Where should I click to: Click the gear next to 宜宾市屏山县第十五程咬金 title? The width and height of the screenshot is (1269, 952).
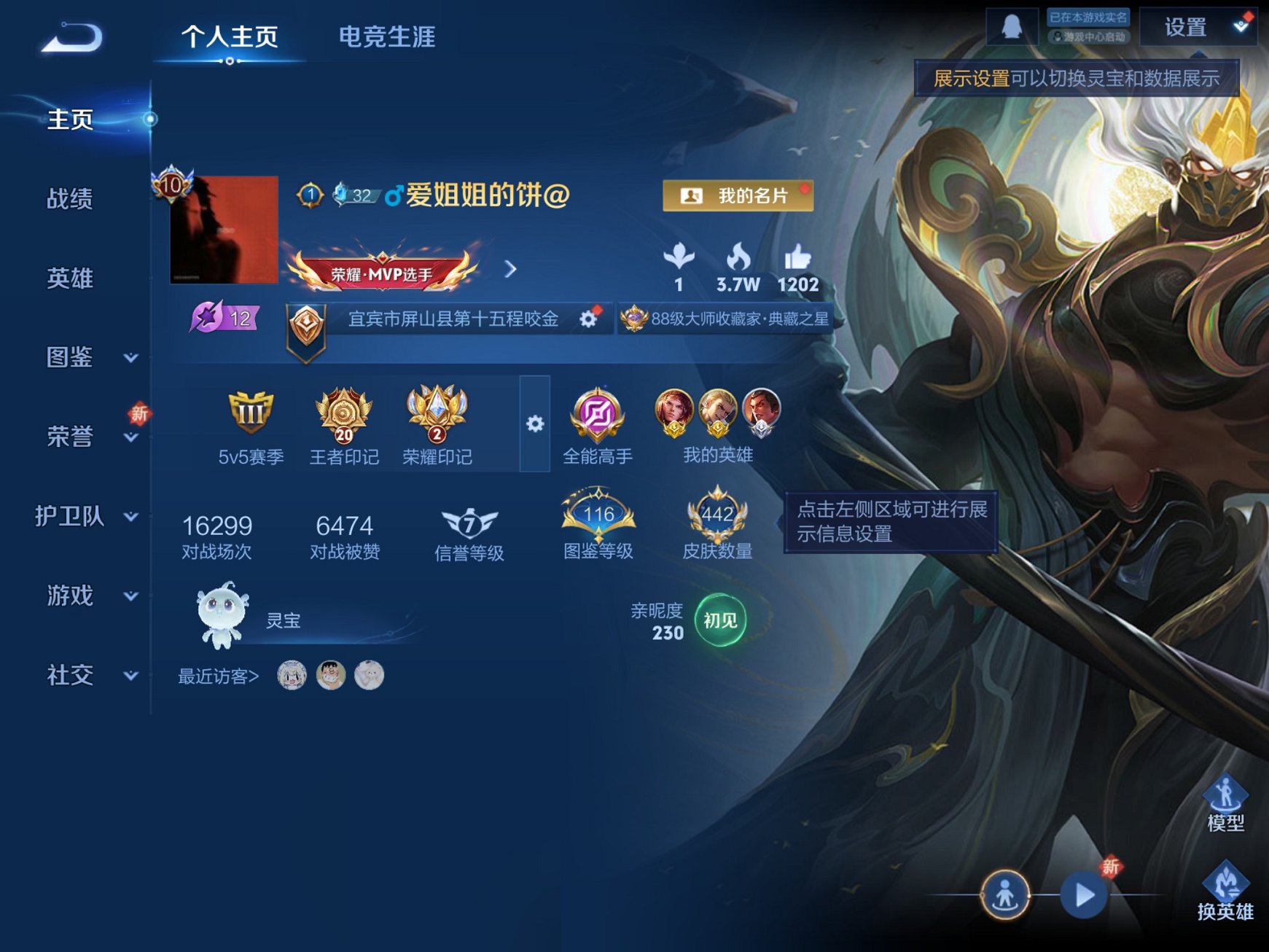pyautogui.click(x=587, y=319)
